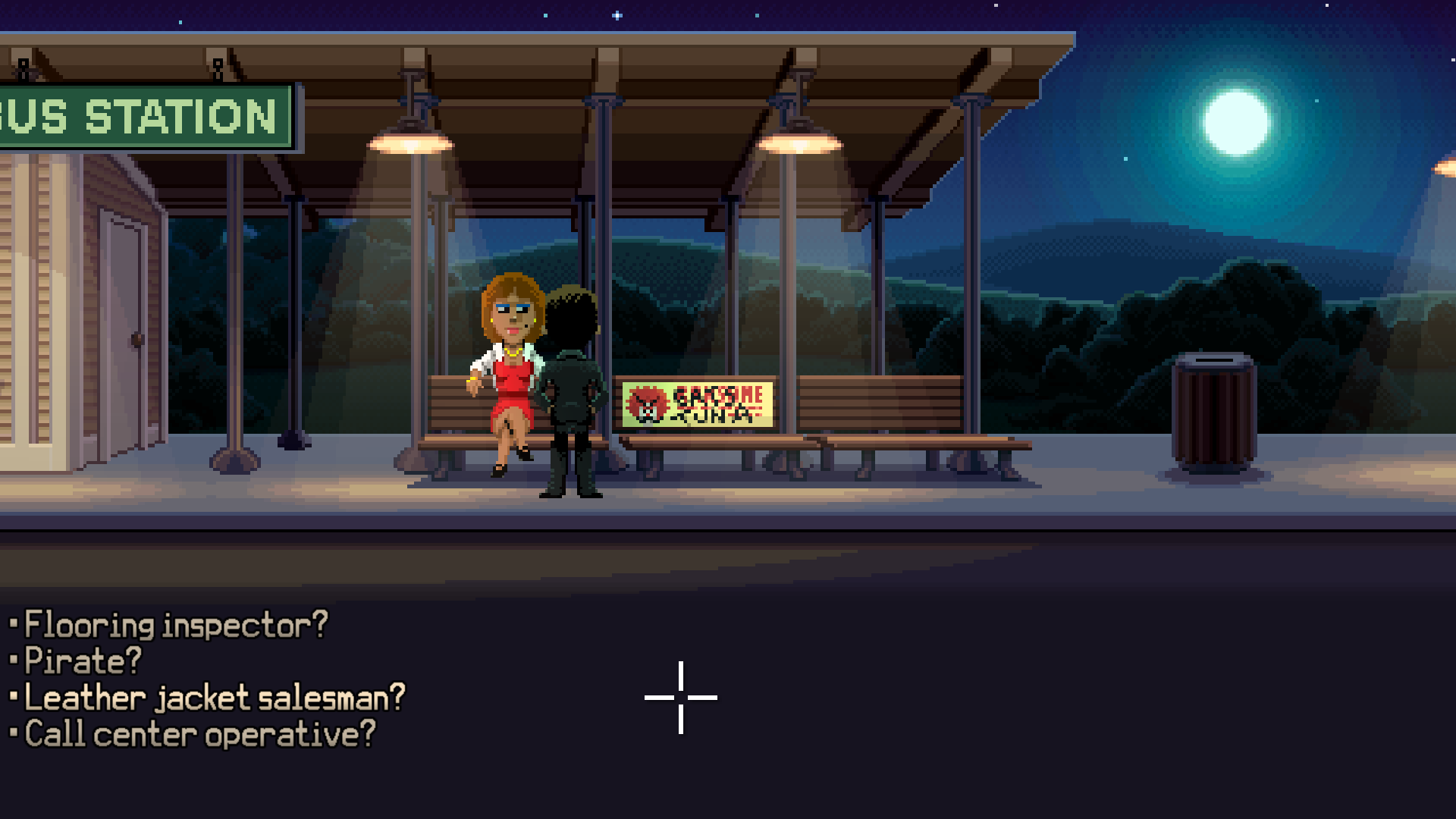Examine the trash can on the platform
This screenshot has height=819, width=1456.
(x=1213, y=409)
